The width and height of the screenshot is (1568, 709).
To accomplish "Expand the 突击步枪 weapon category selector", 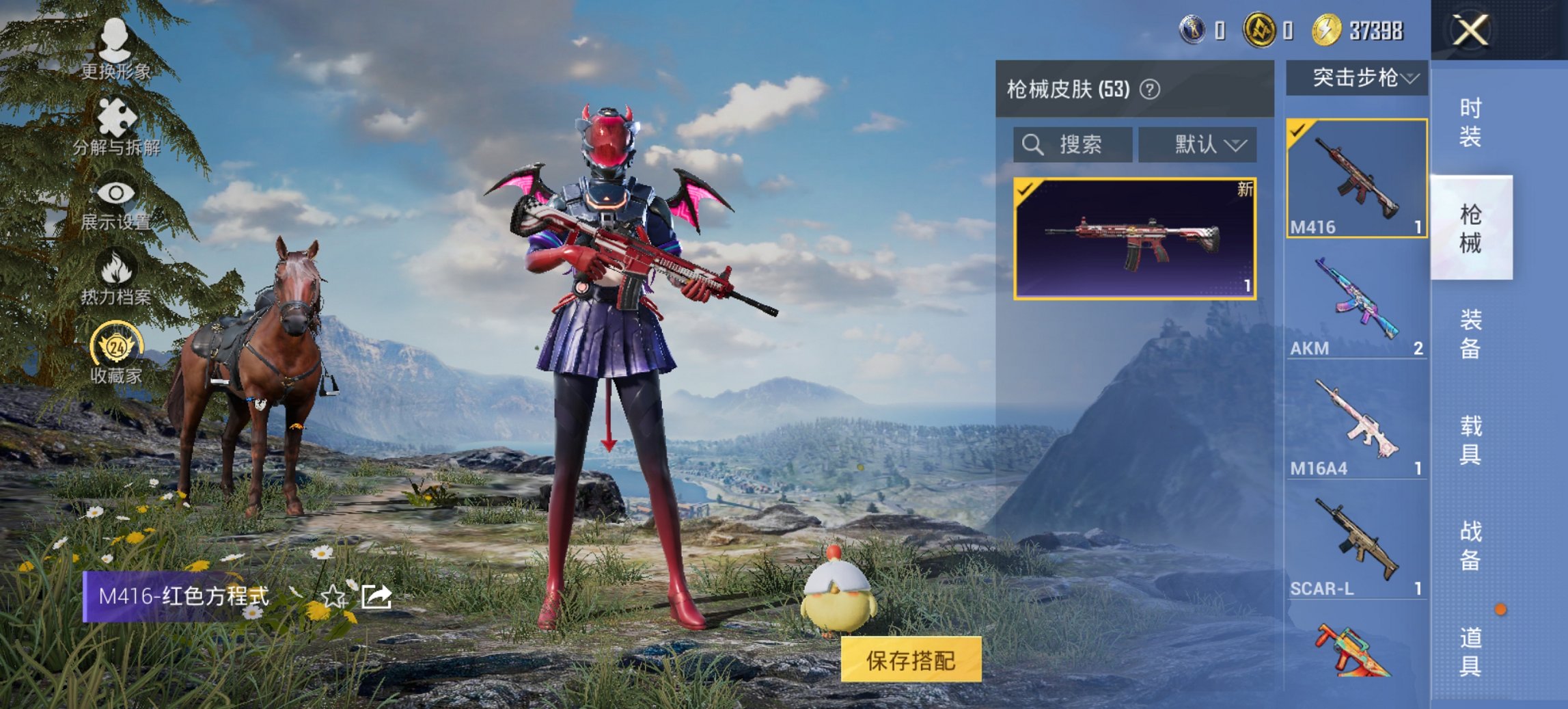I will (1356, 77).
